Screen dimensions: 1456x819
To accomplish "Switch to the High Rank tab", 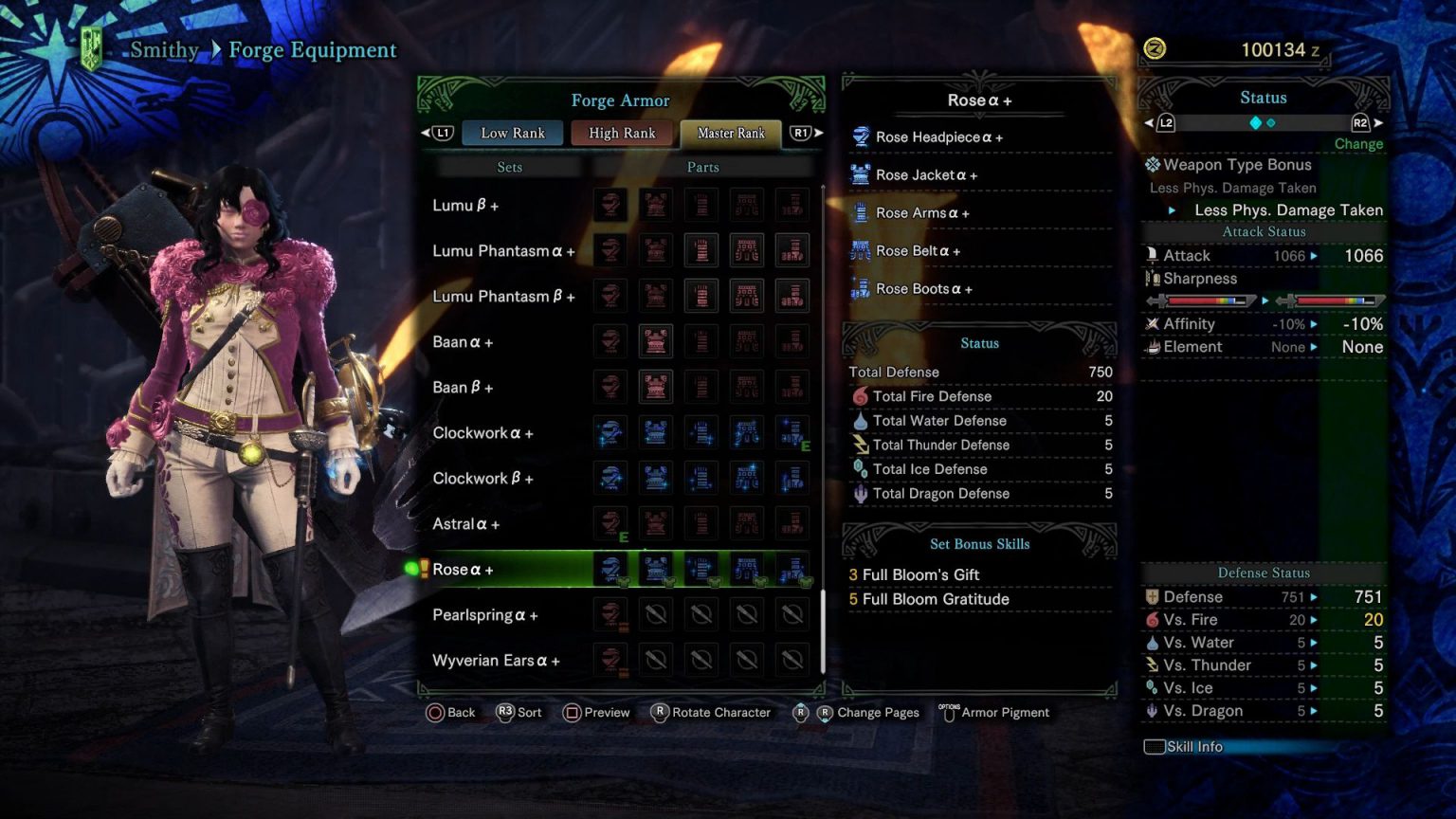I will point(622,133).
